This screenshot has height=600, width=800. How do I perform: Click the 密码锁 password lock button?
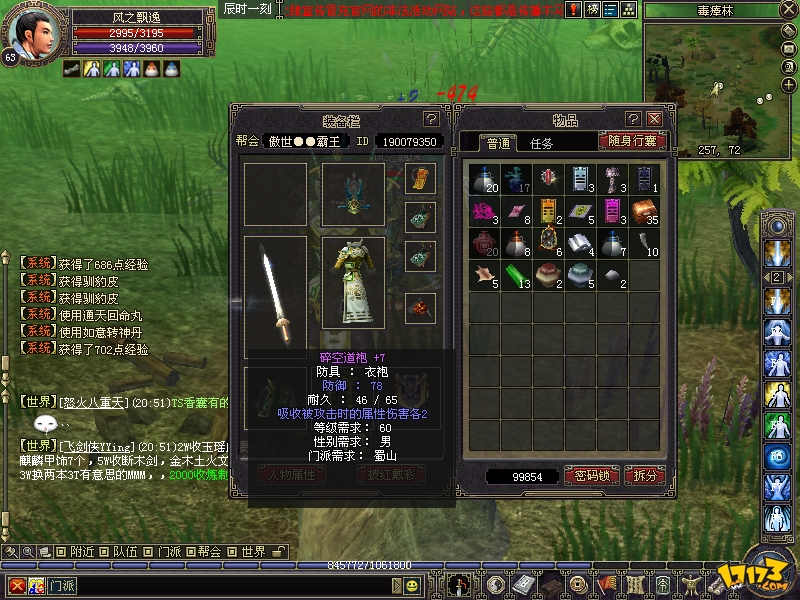pyautogui.click(x=593, y=476)
